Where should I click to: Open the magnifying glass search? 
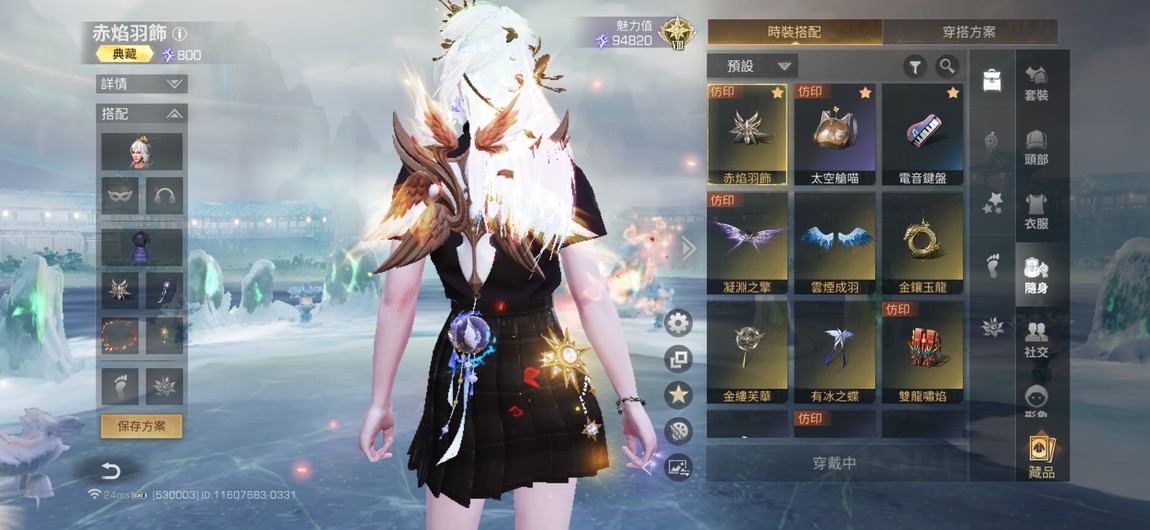(947, 67)
